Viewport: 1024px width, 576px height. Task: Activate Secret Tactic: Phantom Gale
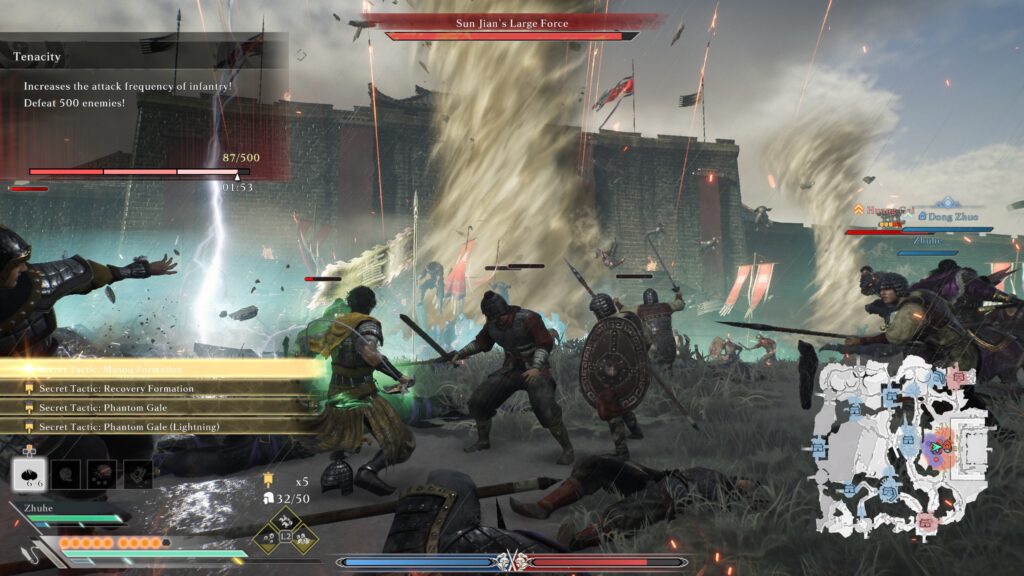[103, 407]
